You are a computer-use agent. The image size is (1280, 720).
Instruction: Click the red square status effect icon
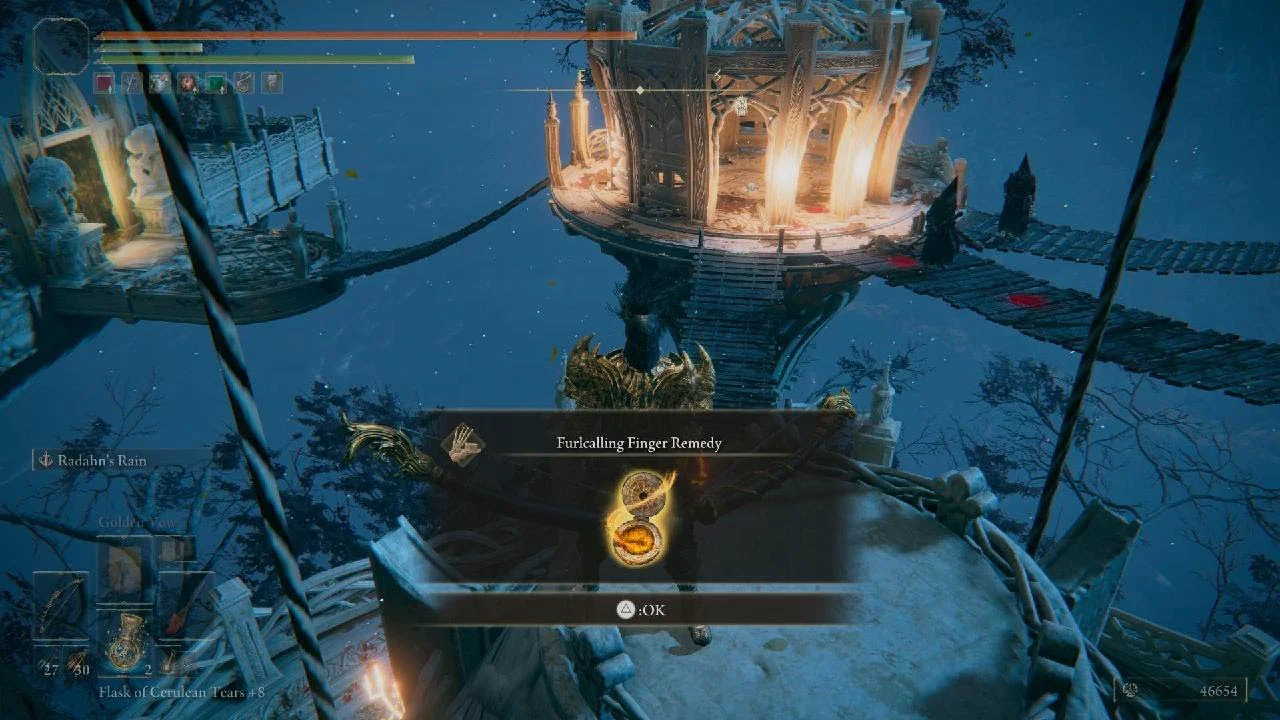[x=104, y=83]
